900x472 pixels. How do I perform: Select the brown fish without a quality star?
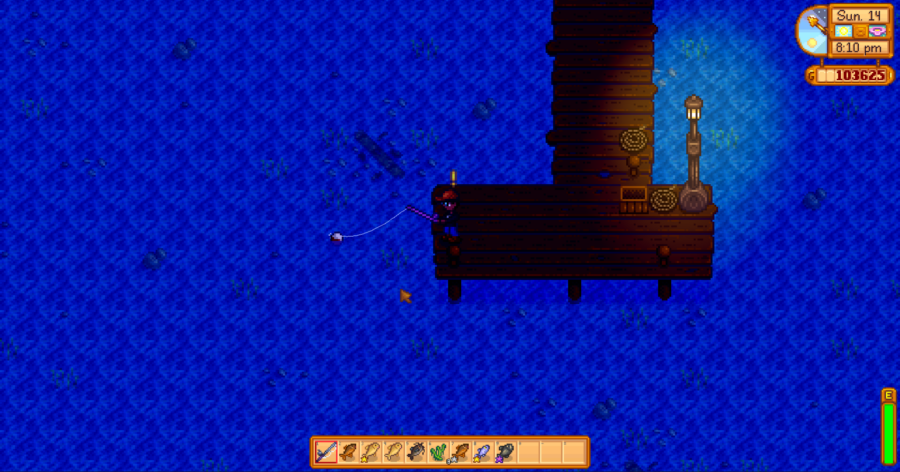tap(348, 452)
